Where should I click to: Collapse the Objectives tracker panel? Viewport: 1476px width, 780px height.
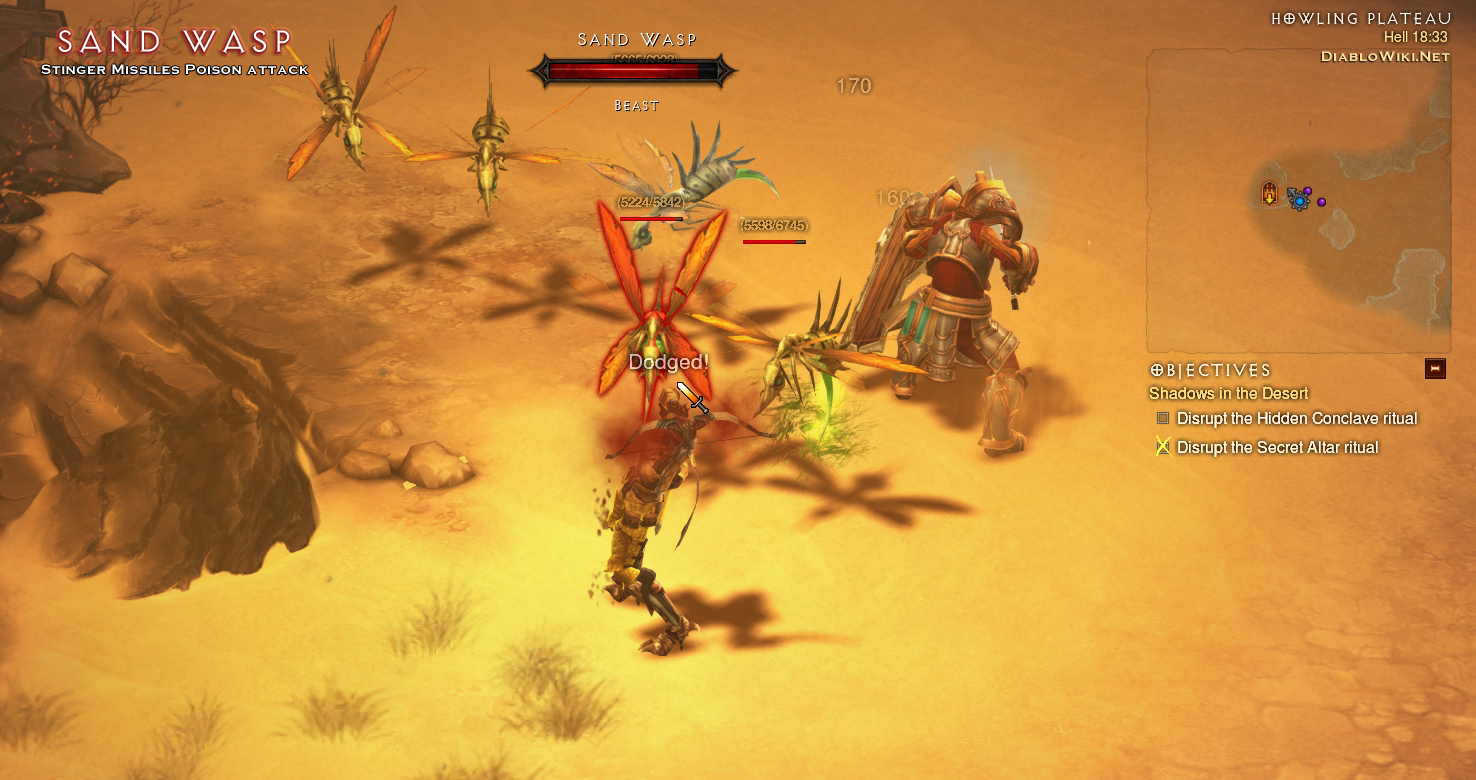pyautogui.click(x=1435, y=369)
